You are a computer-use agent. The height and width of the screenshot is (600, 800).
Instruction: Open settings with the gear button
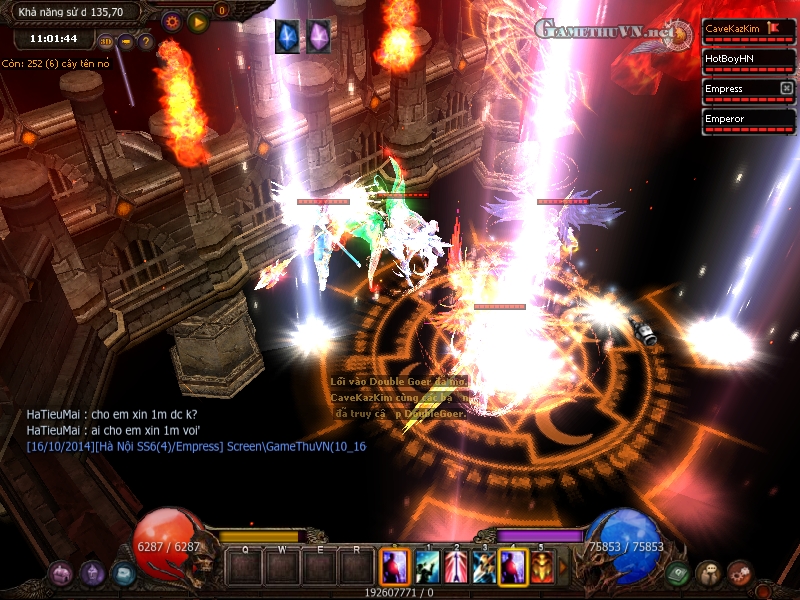click(x=171, y=21)
